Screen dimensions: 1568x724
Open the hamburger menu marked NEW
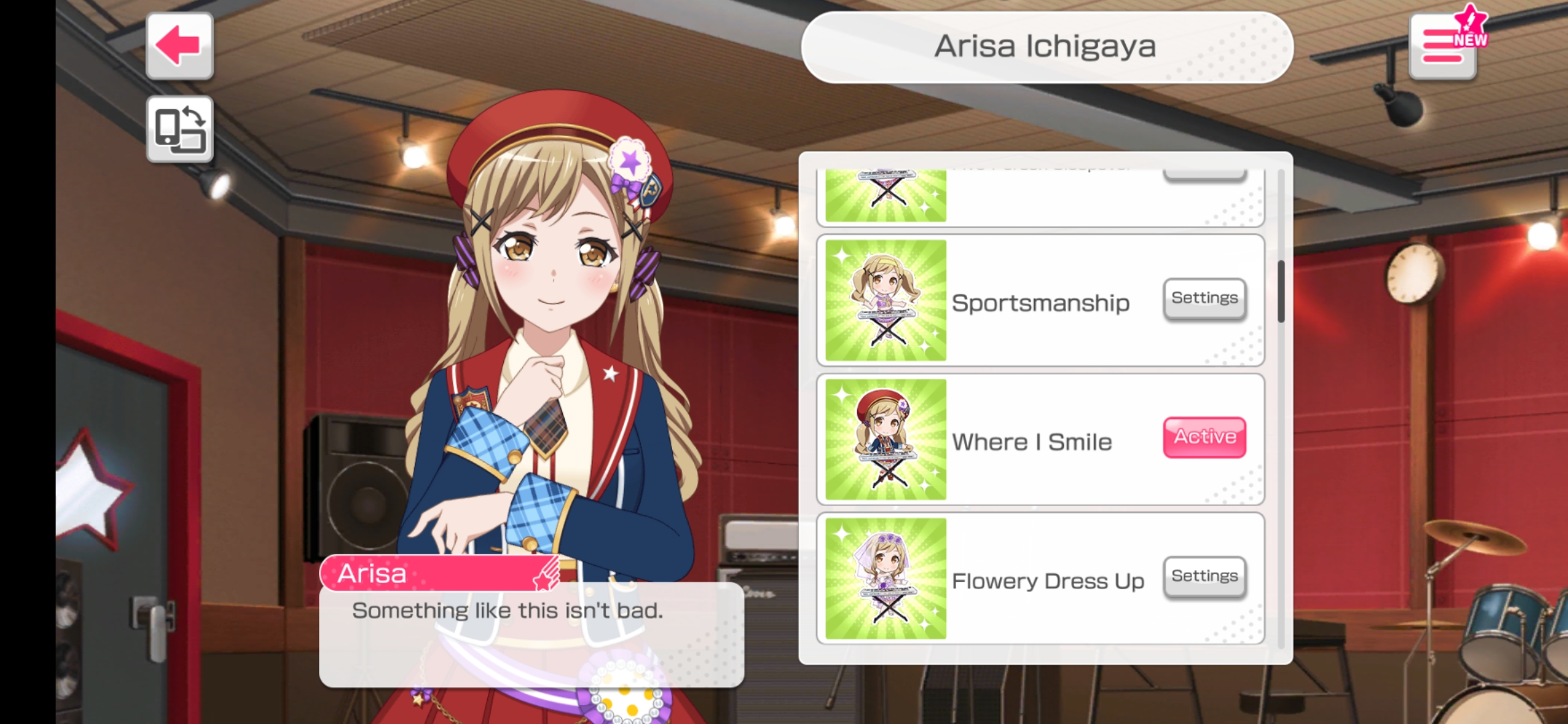coord(1443,46)
